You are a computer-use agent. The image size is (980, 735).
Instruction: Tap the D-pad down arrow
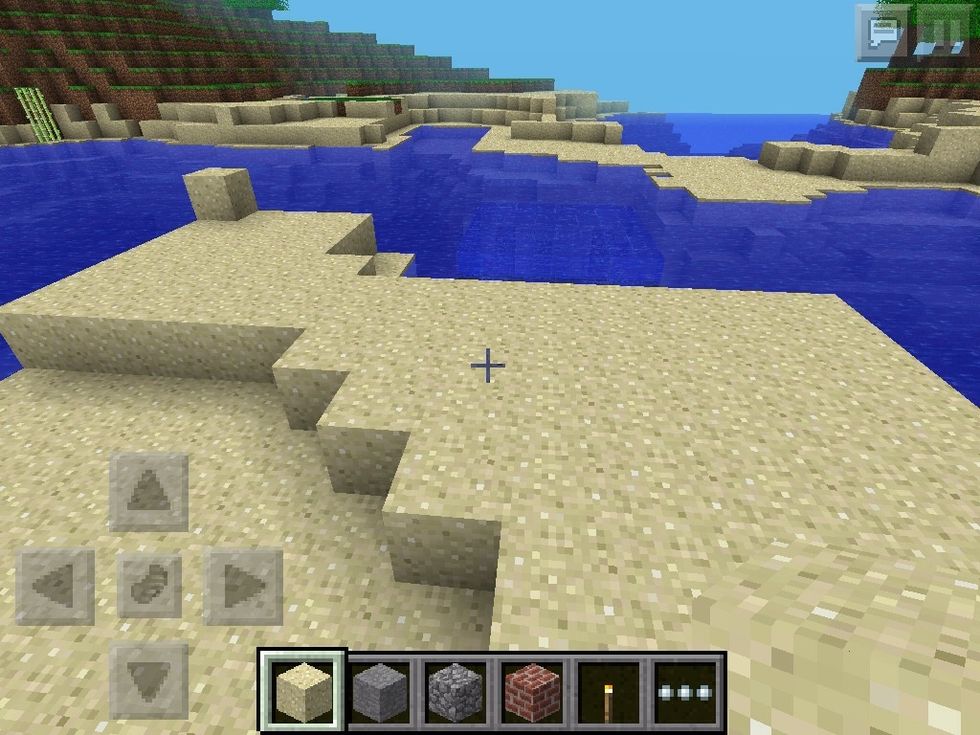point(149,681)
